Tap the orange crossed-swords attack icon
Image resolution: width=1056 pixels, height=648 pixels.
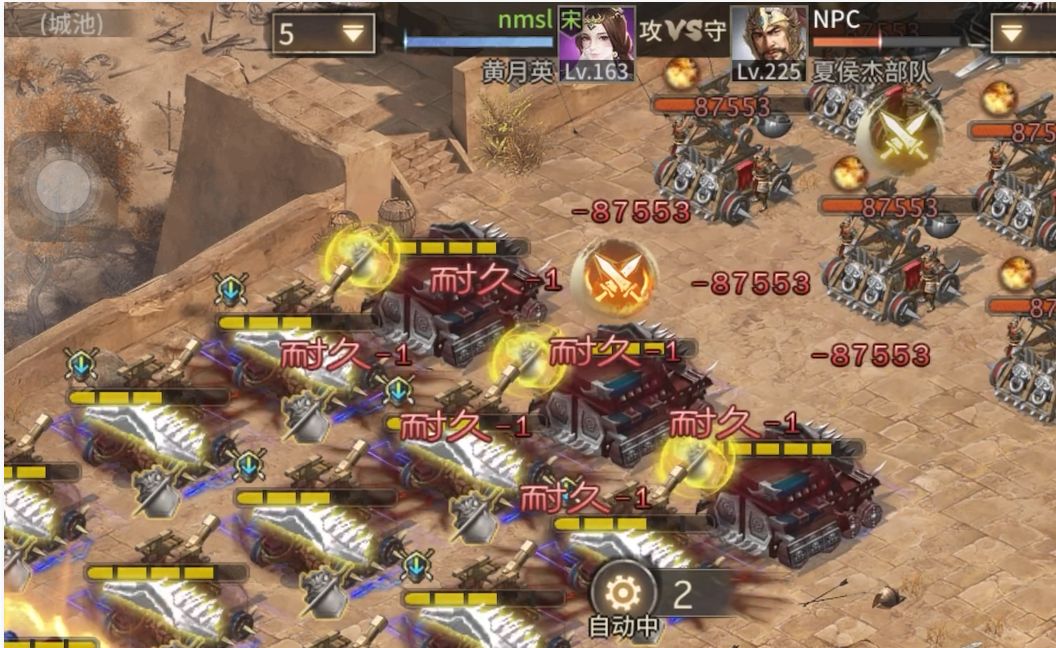point(614,275)
